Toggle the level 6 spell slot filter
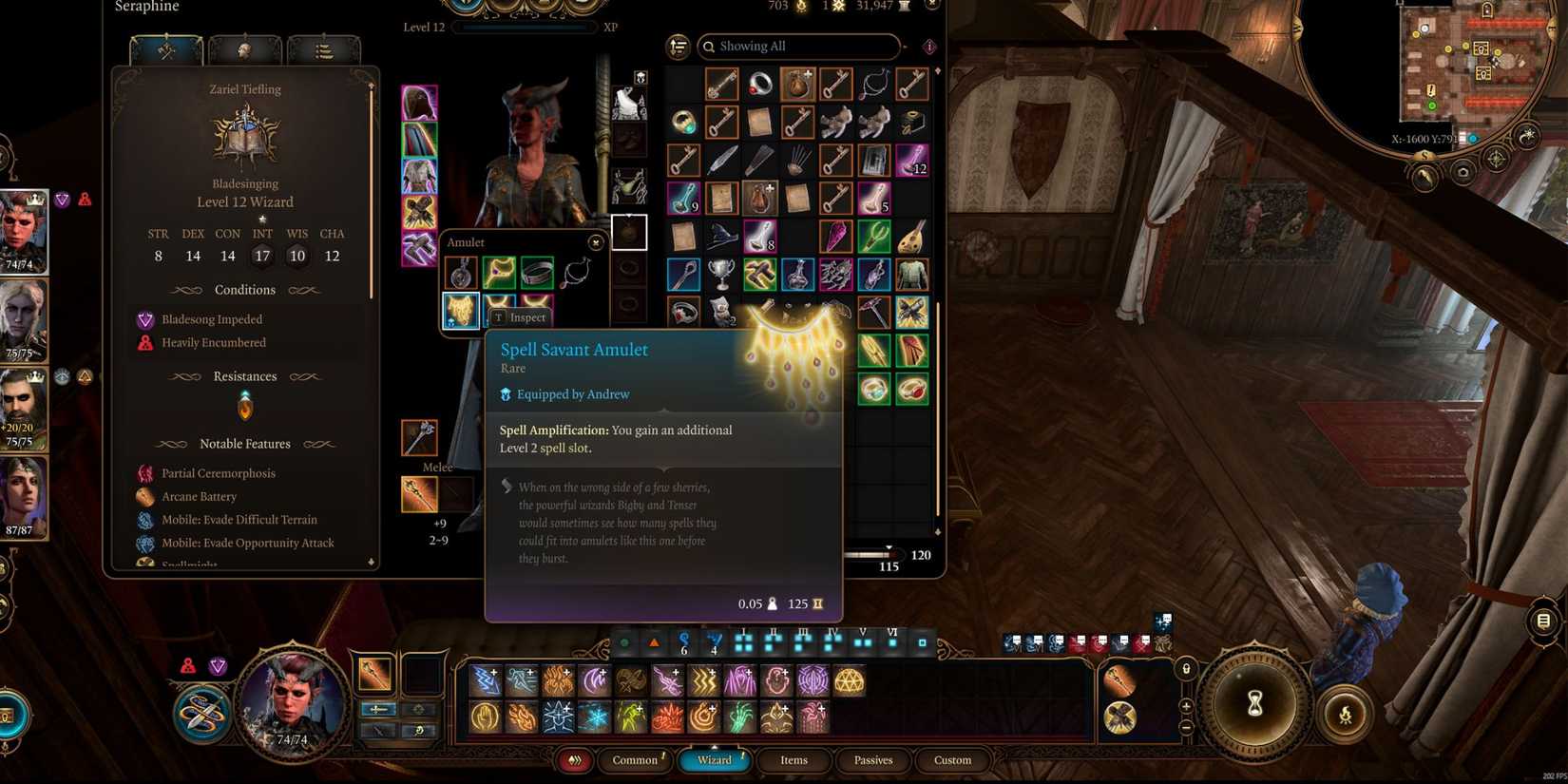The image size is (1568, 784). pos(891,642)
